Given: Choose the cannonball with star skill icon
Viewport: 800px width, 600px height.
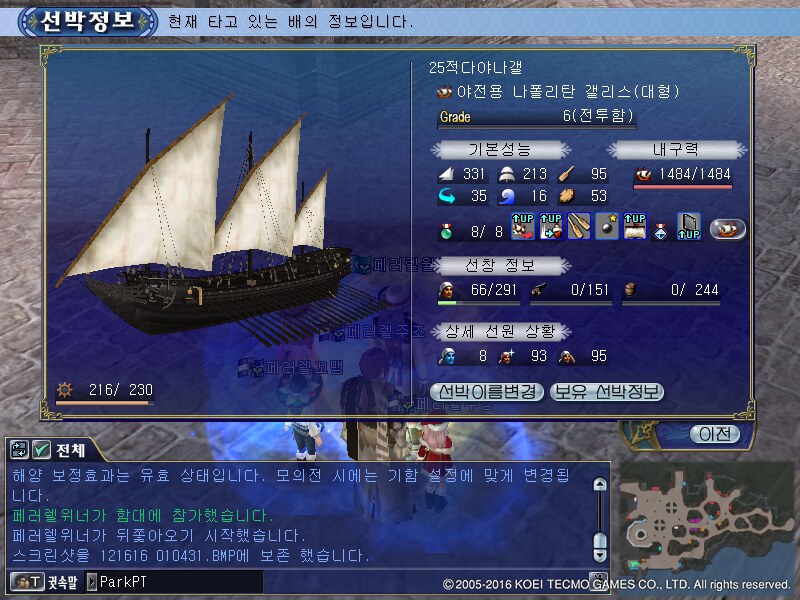Looking at the screenshot, I should click(607, 228).
